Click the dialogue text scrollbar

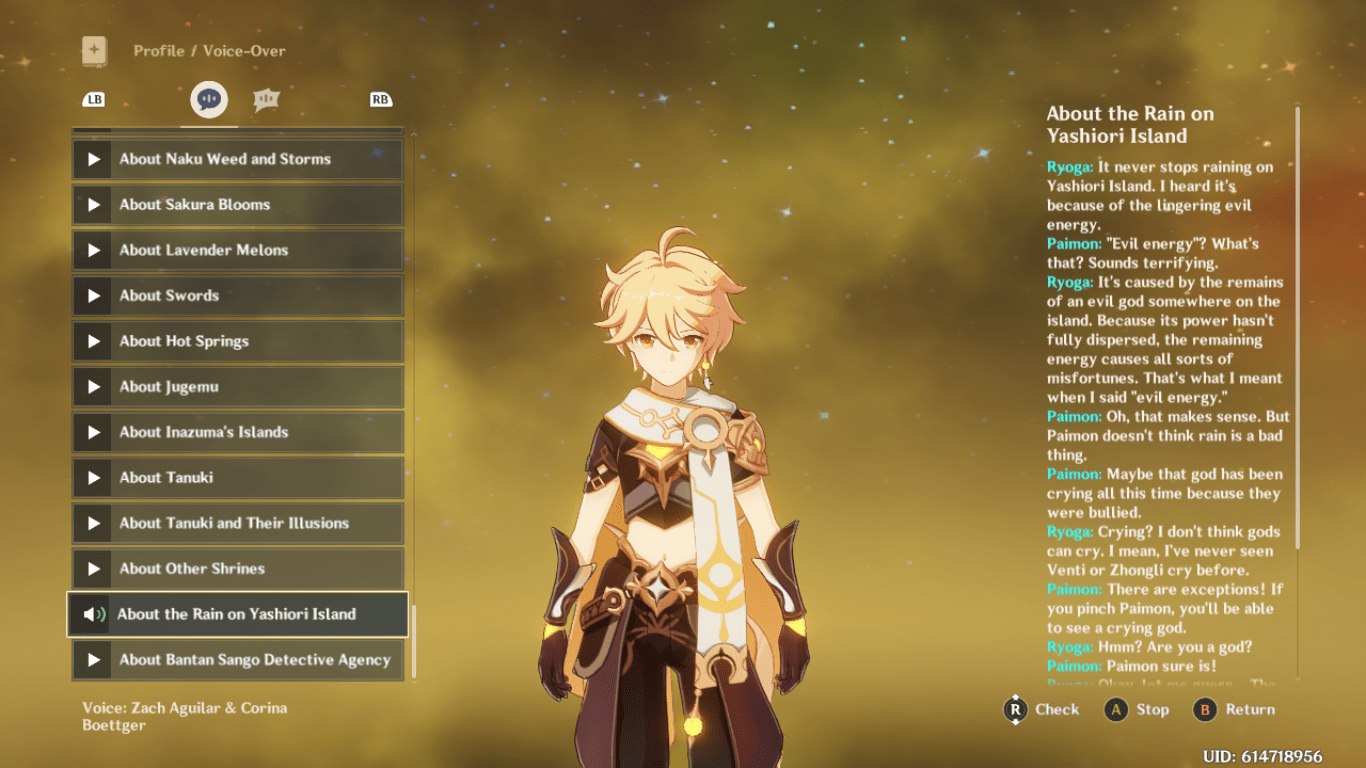1298,327
